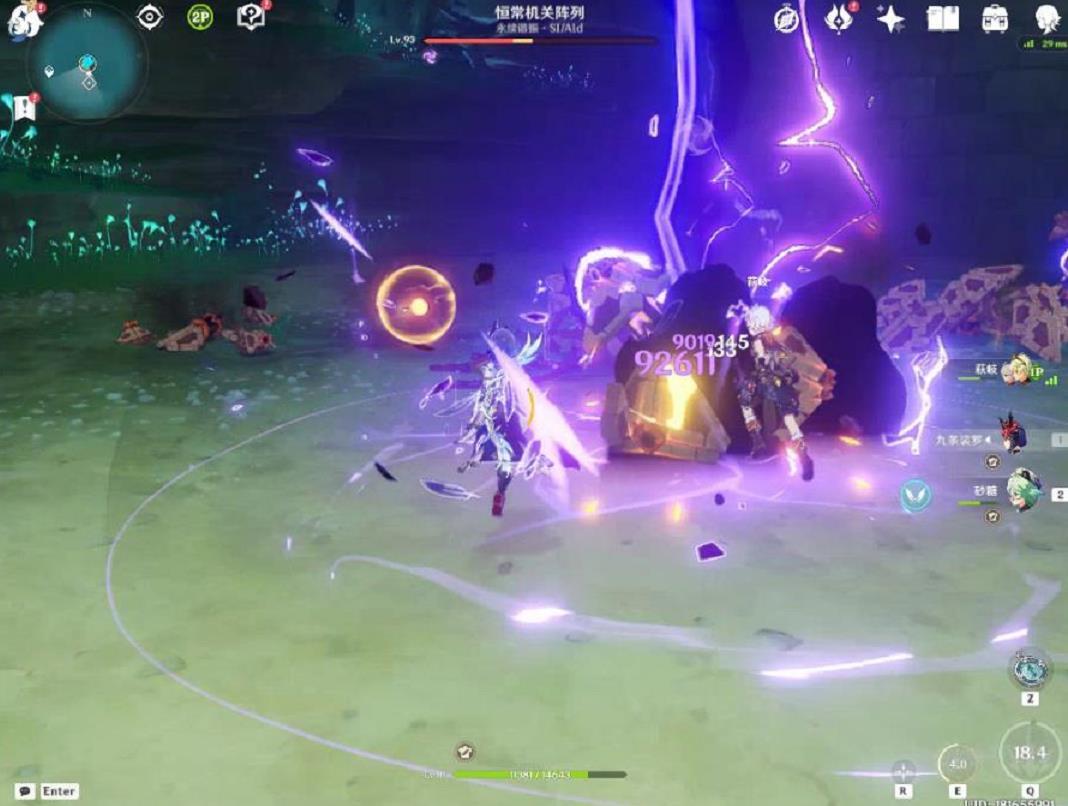Activate the elemental burst showing 18.4 cooldown
The height and width of the screenshot is (806, 1068).
pos(1030,752)
